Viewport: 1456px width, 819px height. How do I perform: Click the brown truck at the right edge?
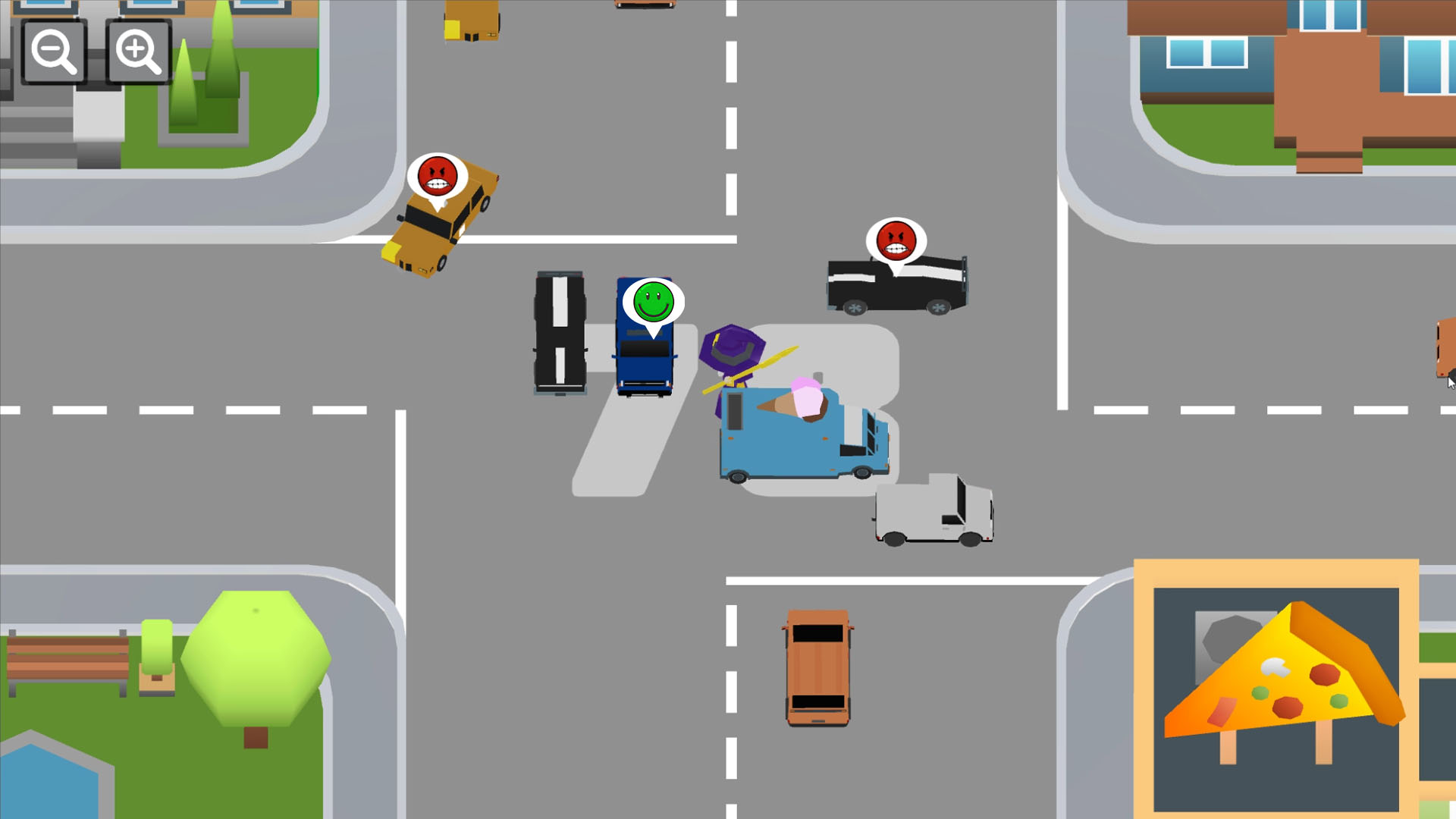(x=1445, y=353)
